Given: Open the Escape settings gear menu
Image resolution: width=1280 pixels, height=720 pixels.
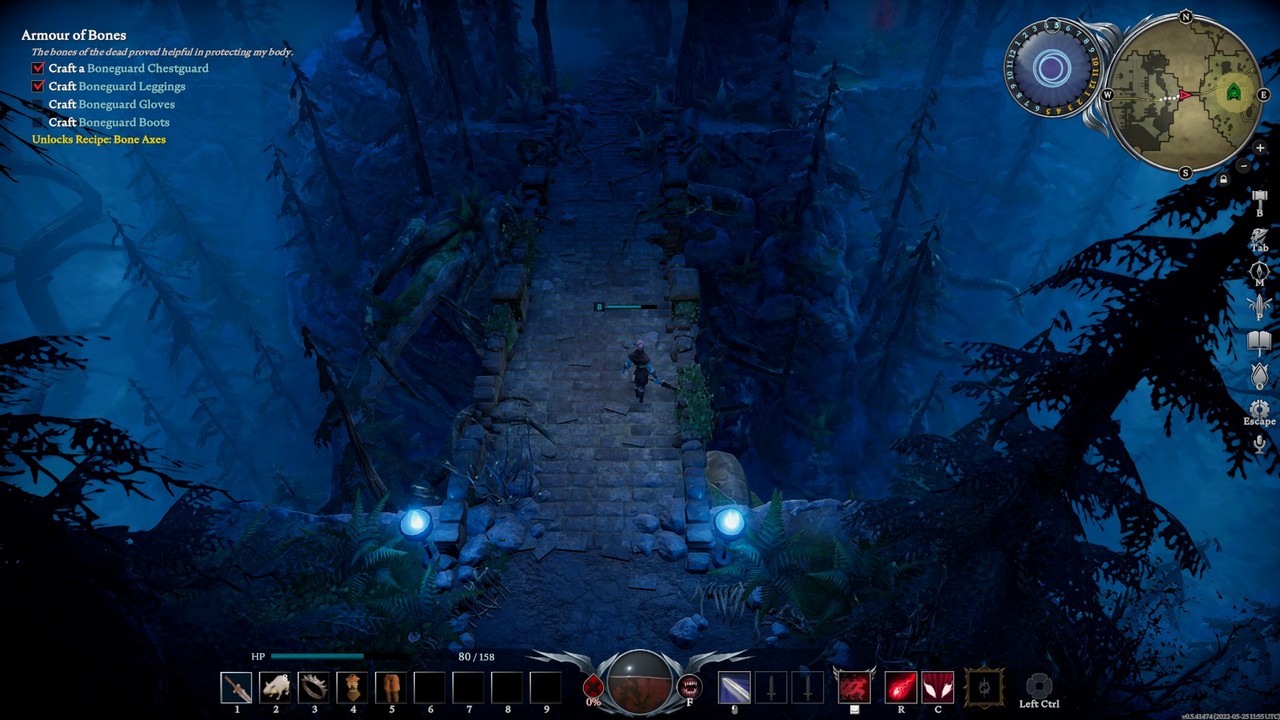Looking at the screenshot, I should click(x=1260, y=409).
